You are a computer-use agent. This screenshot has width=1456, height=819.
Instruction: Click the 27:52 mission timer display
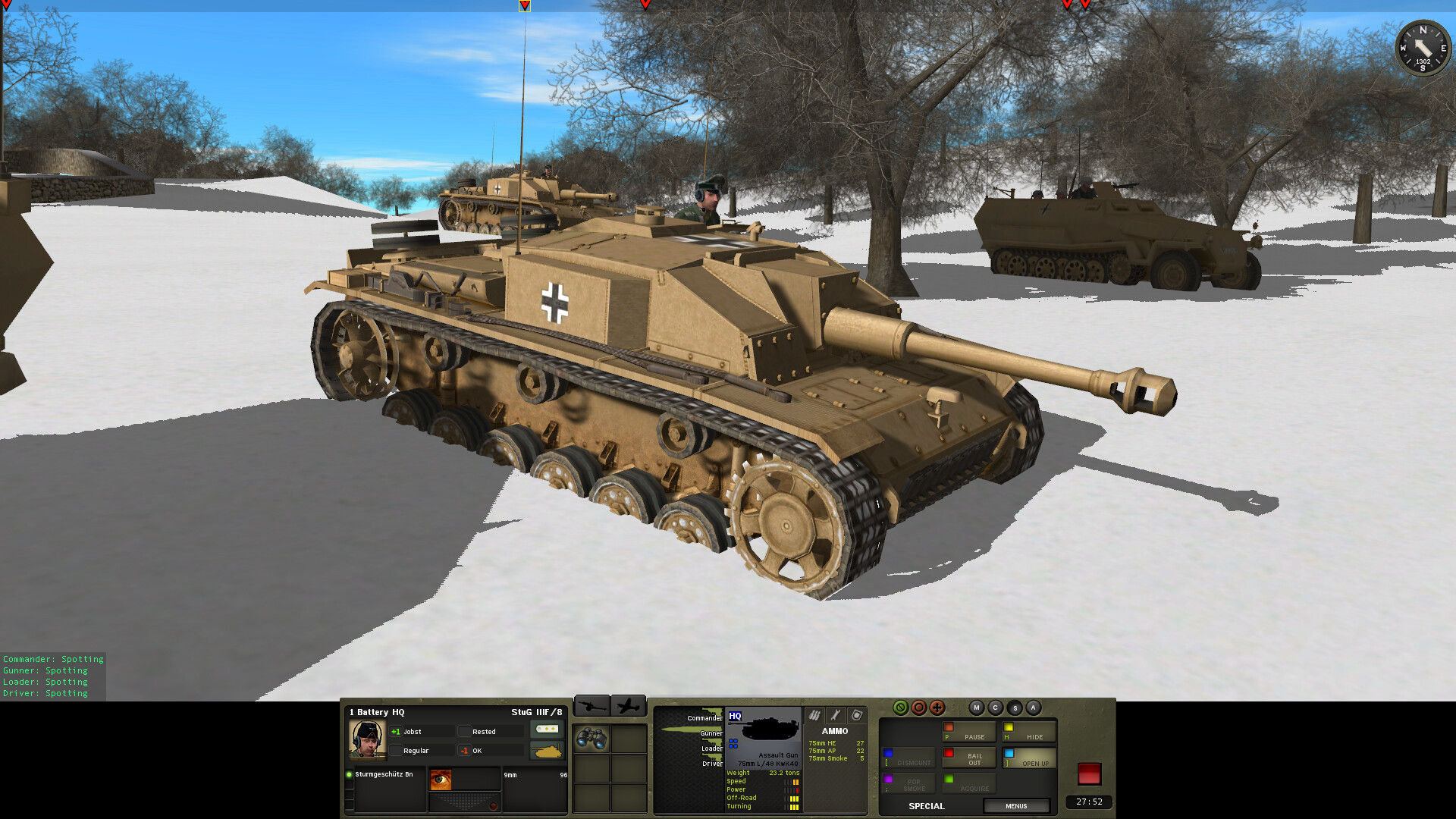pos(1090,802)
